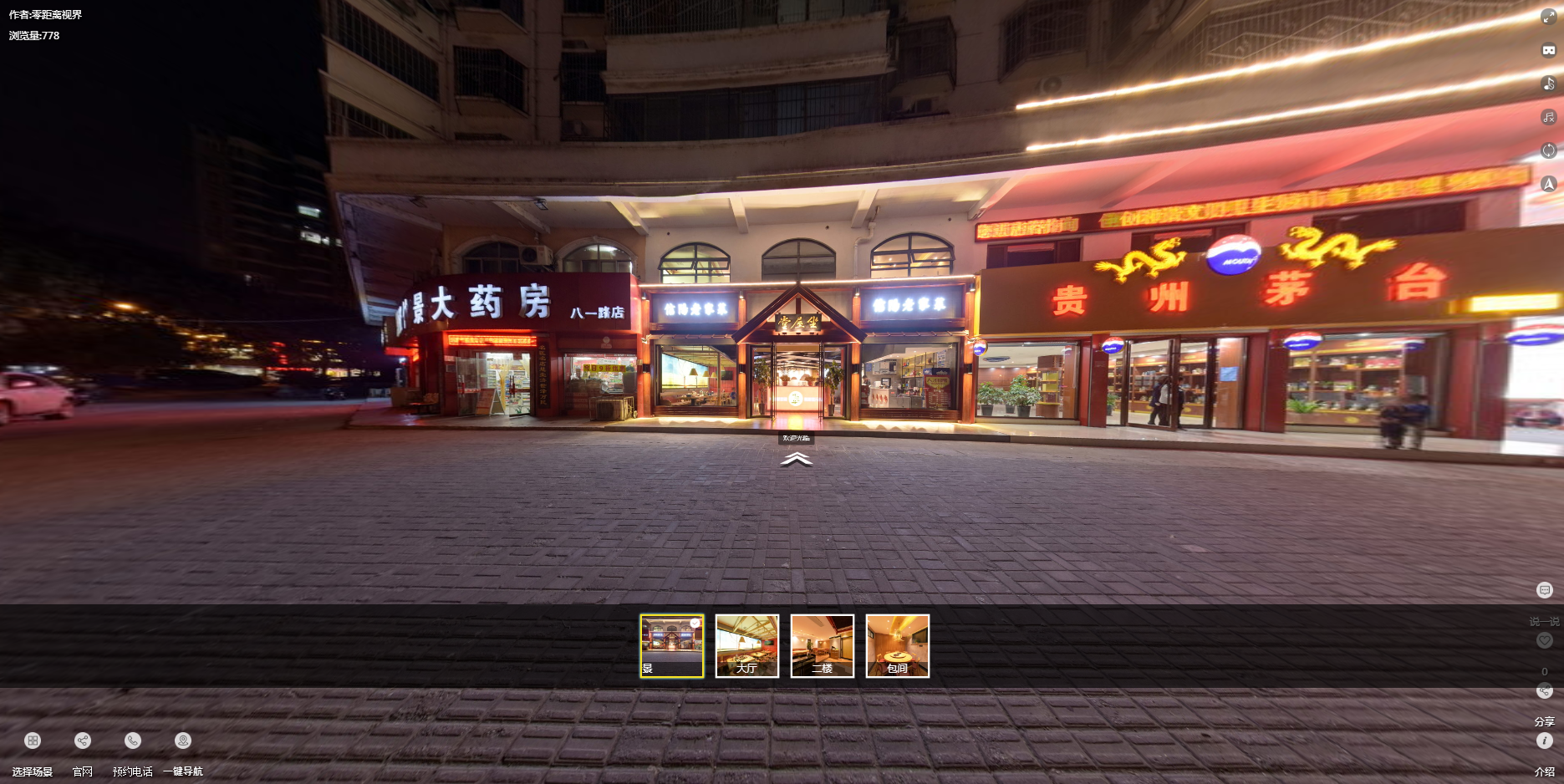1564x784 pixels.
Task: Open the 预约电话 phone booking
Action: (133, 741)
